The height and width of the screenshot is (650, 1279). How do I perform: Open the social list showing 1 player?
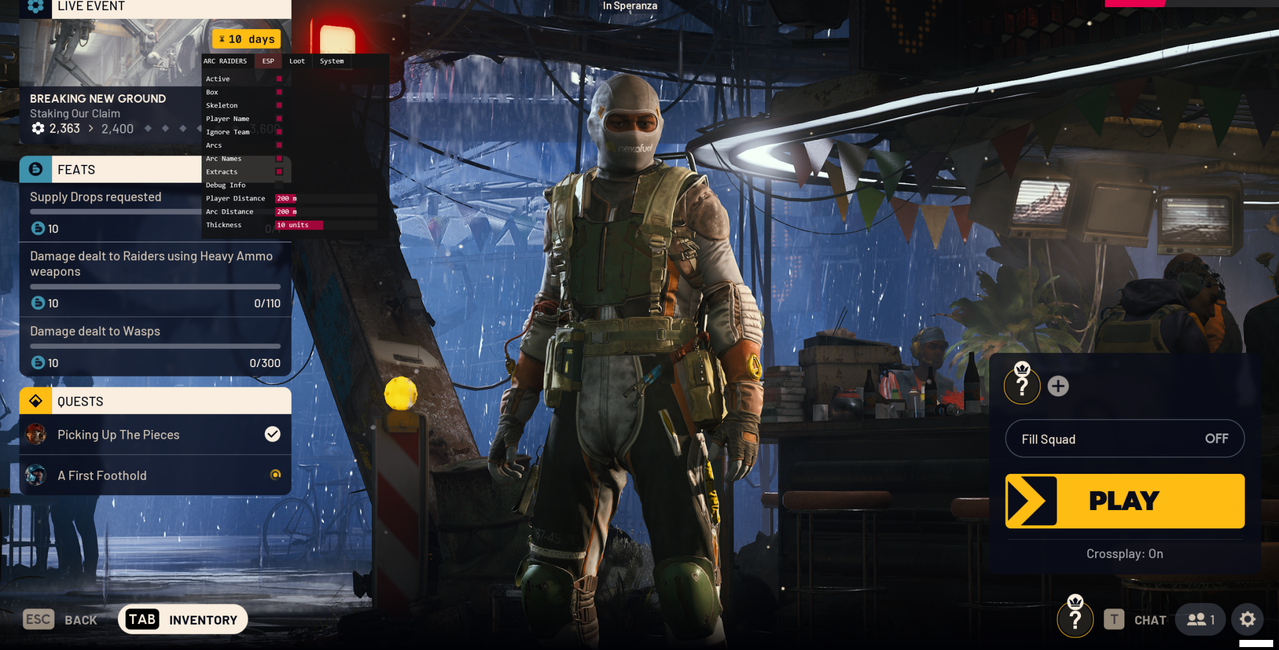tap(1200, 620)
